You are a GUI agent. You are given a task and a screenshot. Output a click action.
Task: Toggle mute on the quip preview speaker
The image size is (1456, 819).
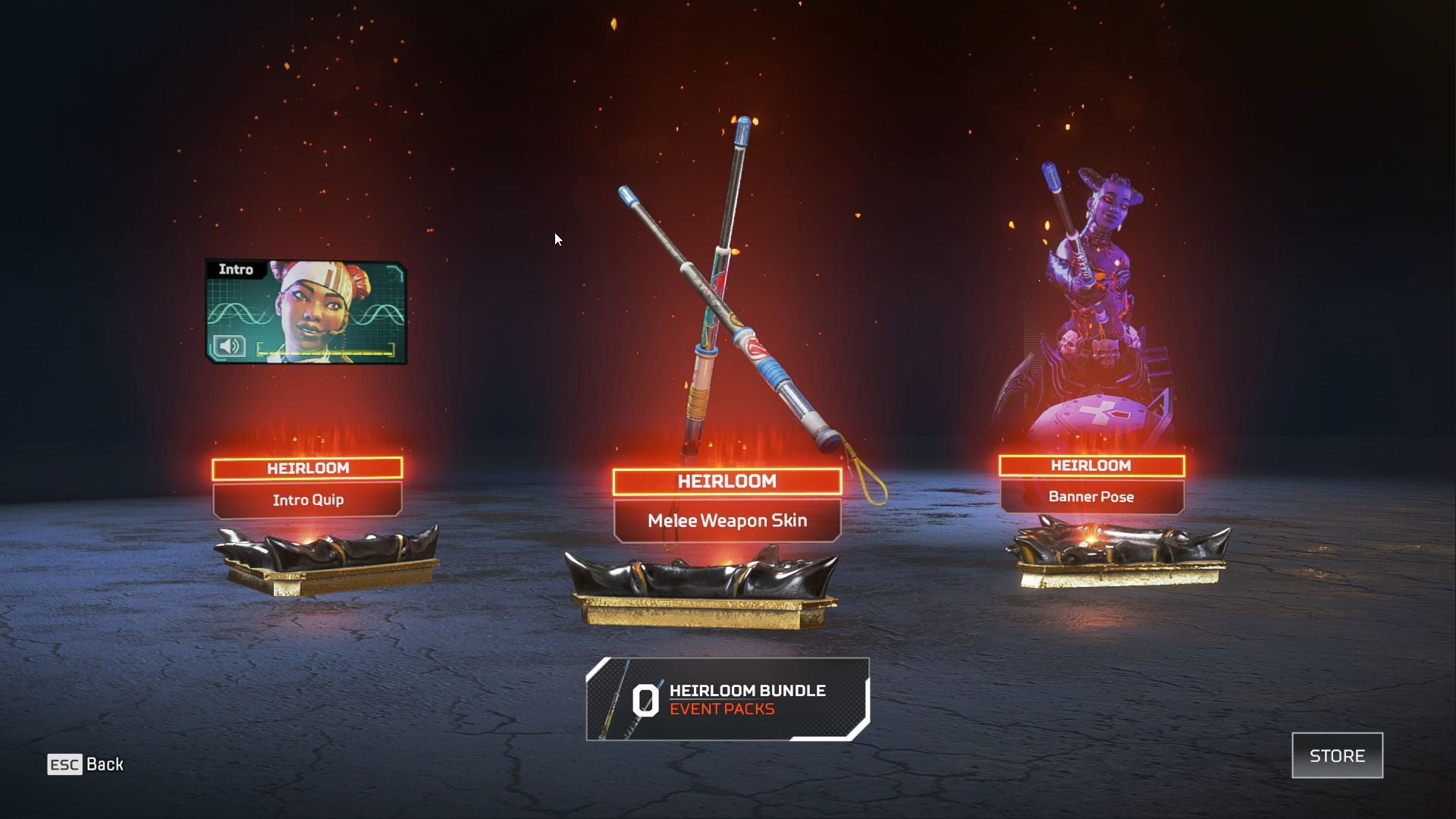(230, 347)
